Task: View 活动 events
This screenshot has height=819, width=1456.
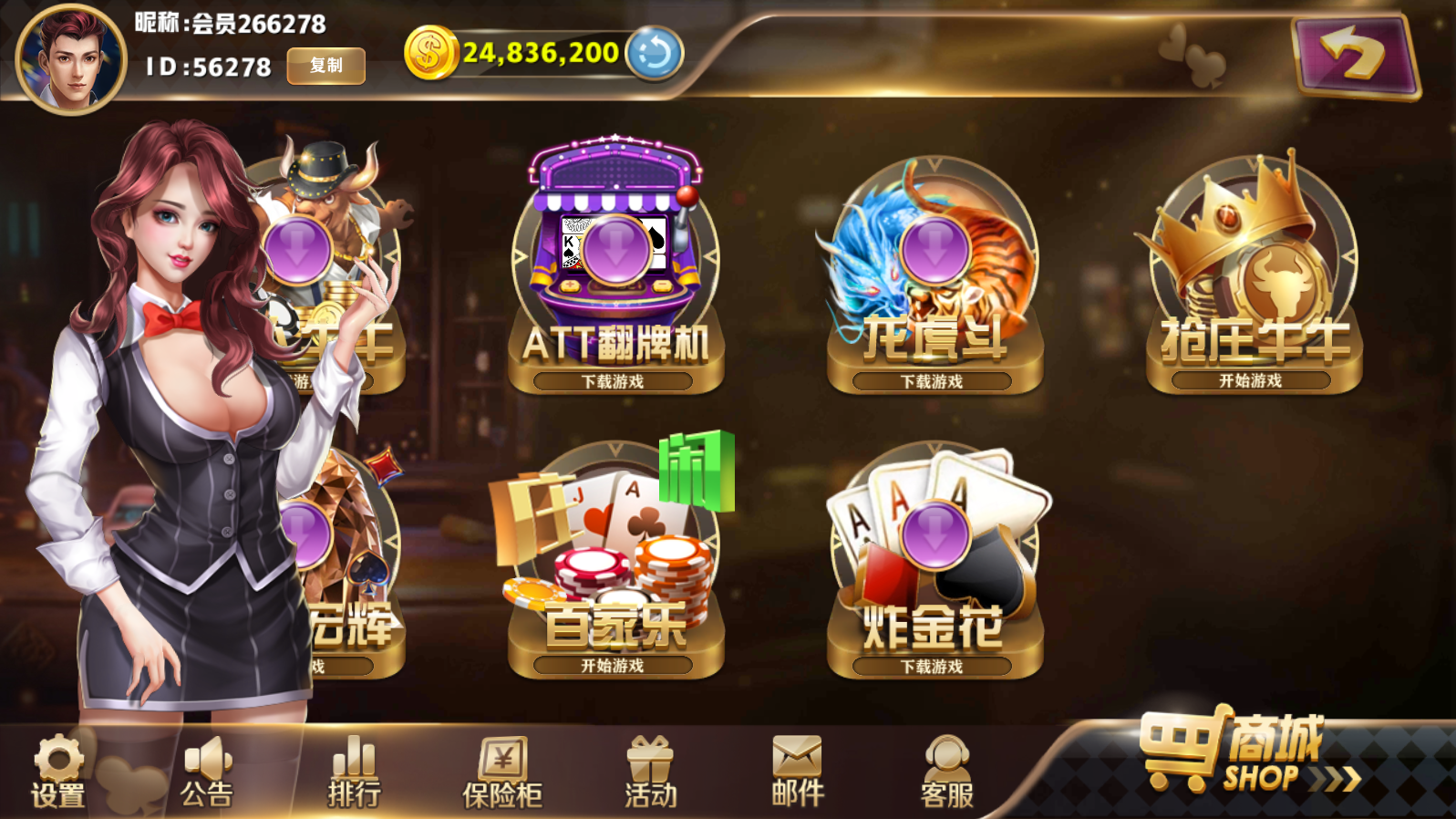Action: pyautogui.click(x=650, y=772)
